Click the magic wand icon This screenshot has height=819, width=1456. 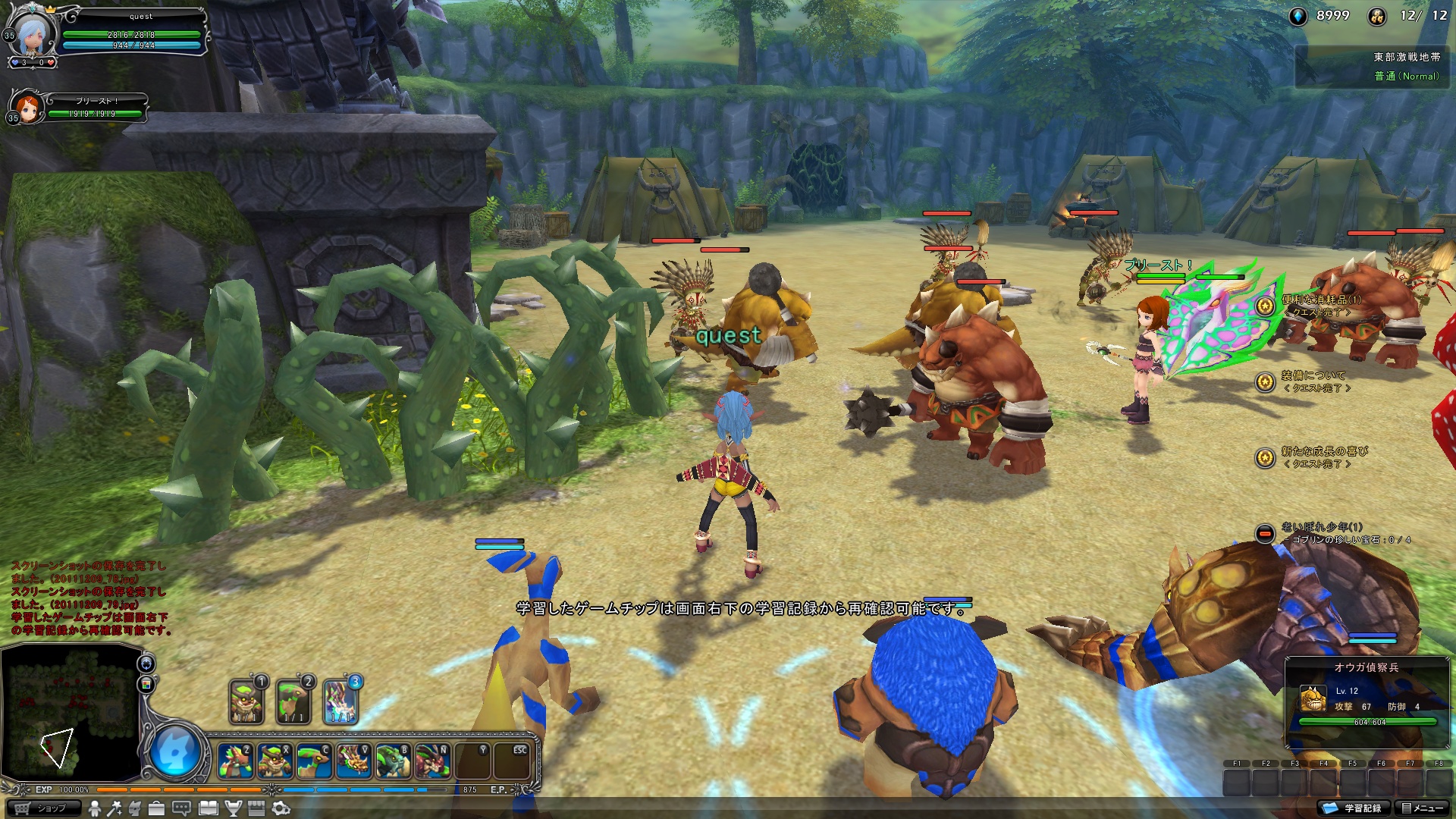point(115,808)
